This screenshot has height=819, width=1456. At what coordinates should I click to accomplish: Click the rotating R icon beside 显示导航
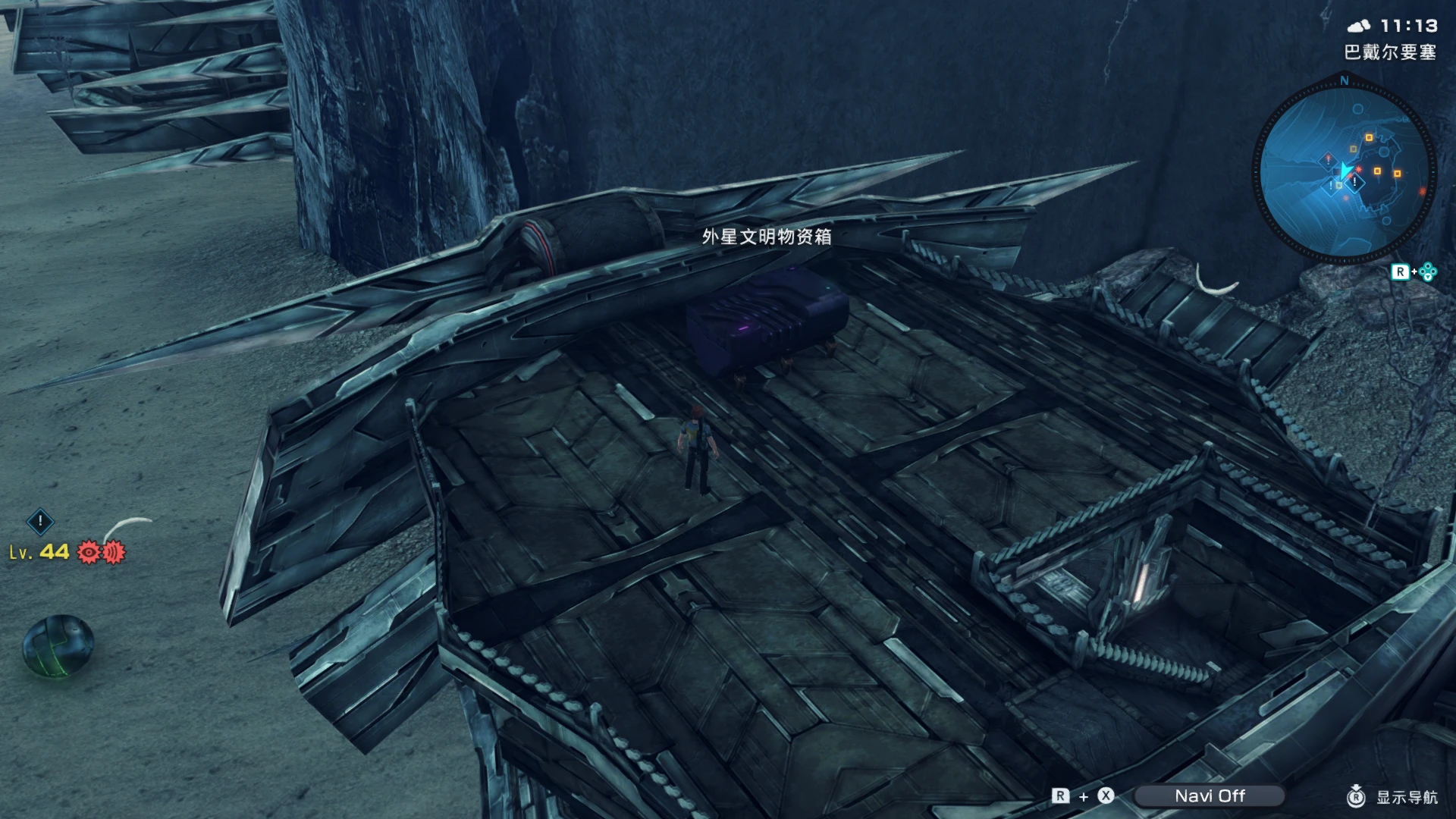1357,796
